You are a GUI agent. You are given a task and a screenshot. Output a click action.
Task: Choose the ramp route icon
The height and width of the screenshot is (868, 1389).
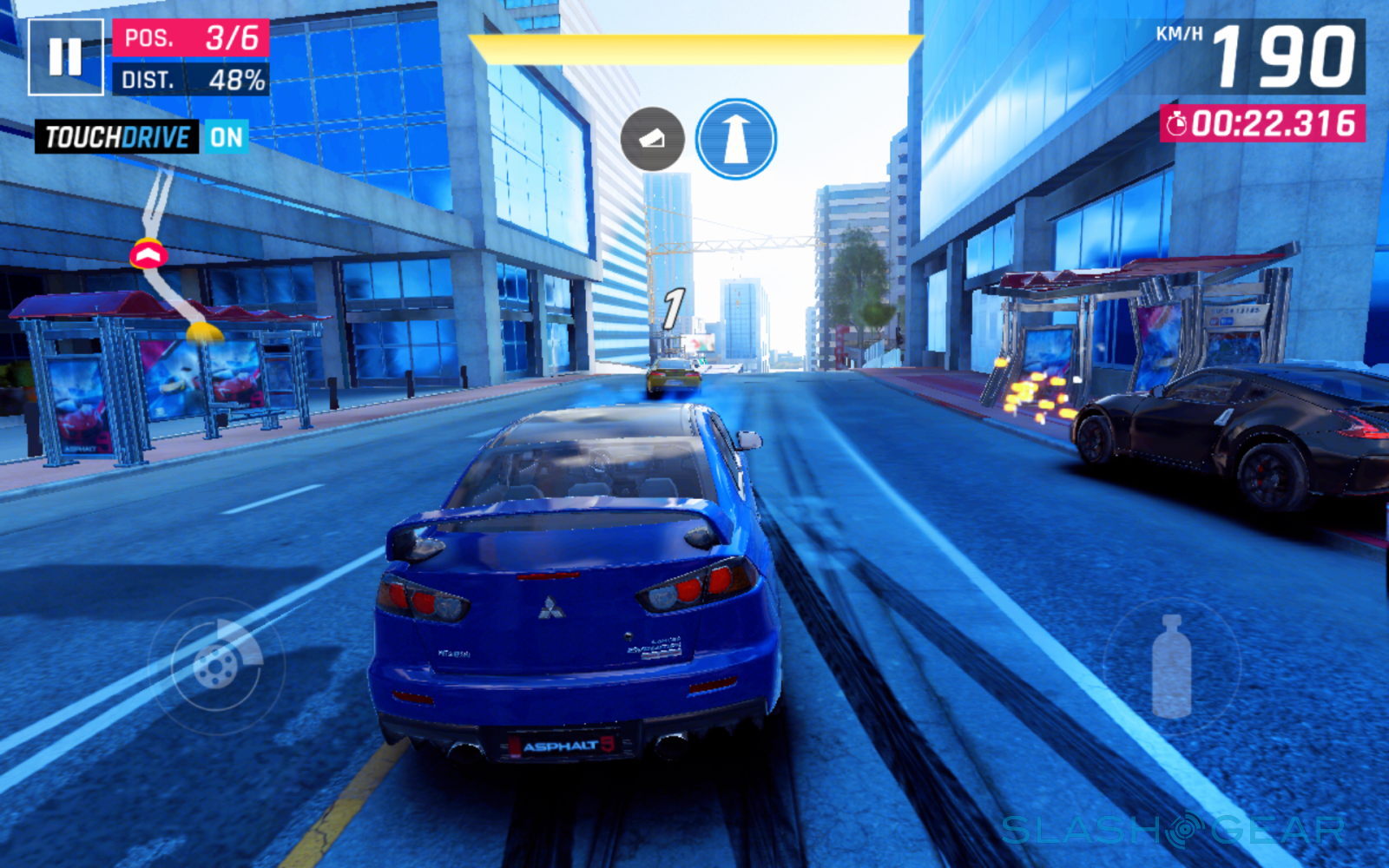652,139
